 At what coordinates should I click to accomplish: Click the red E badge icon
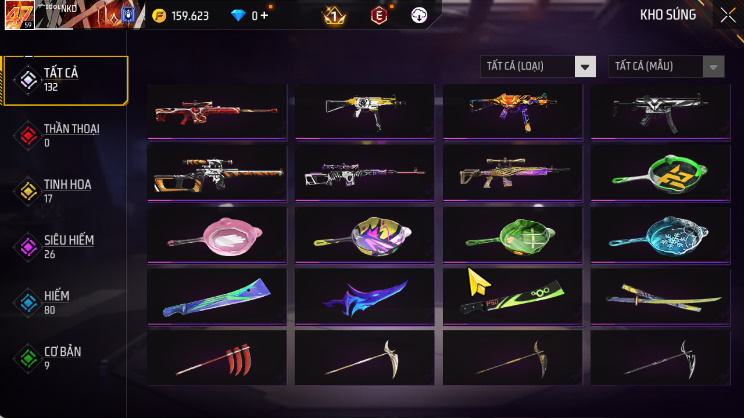pos(379,16)
